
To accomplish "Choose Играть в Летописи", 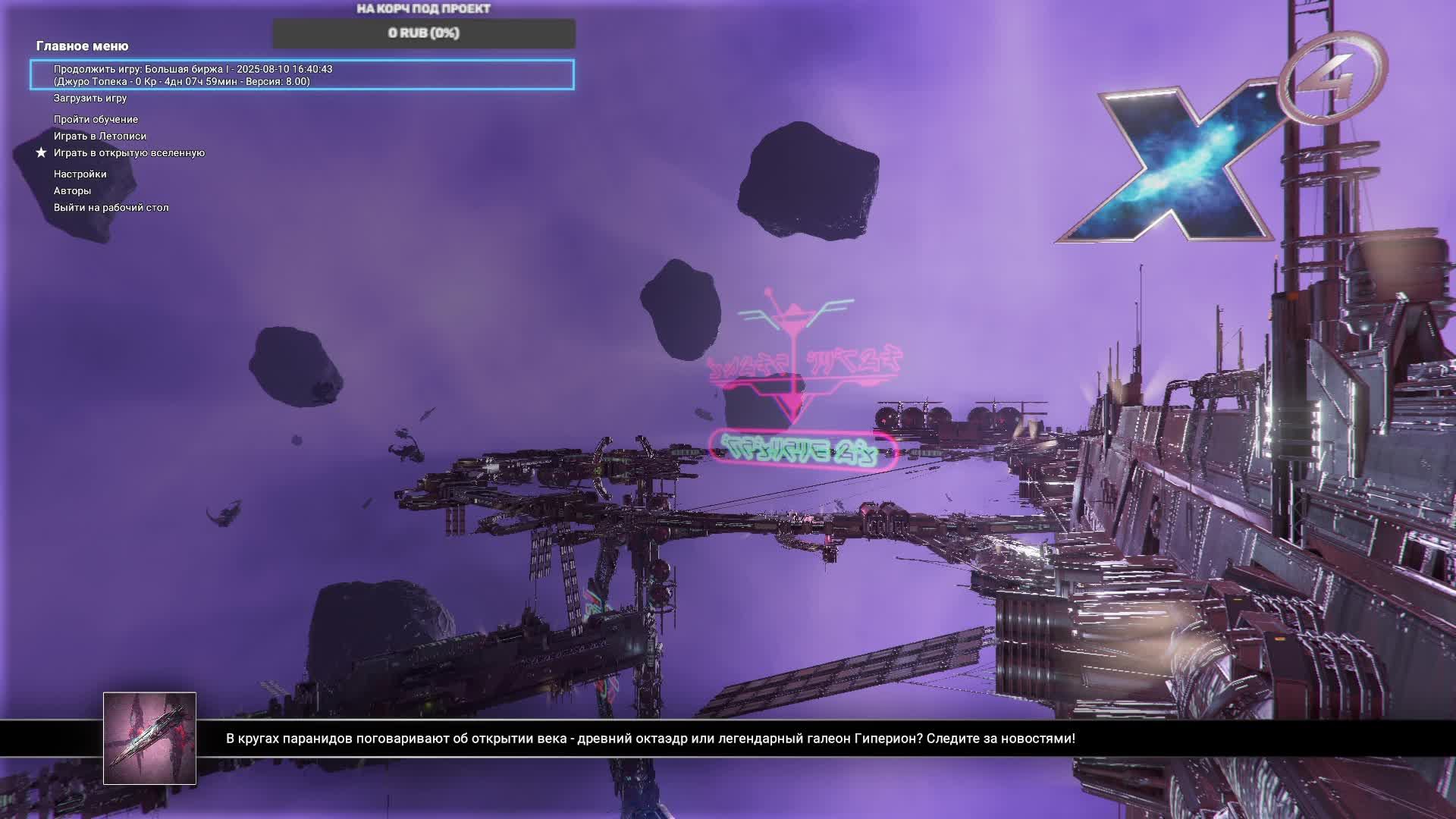I will click(x=99, y=136).
